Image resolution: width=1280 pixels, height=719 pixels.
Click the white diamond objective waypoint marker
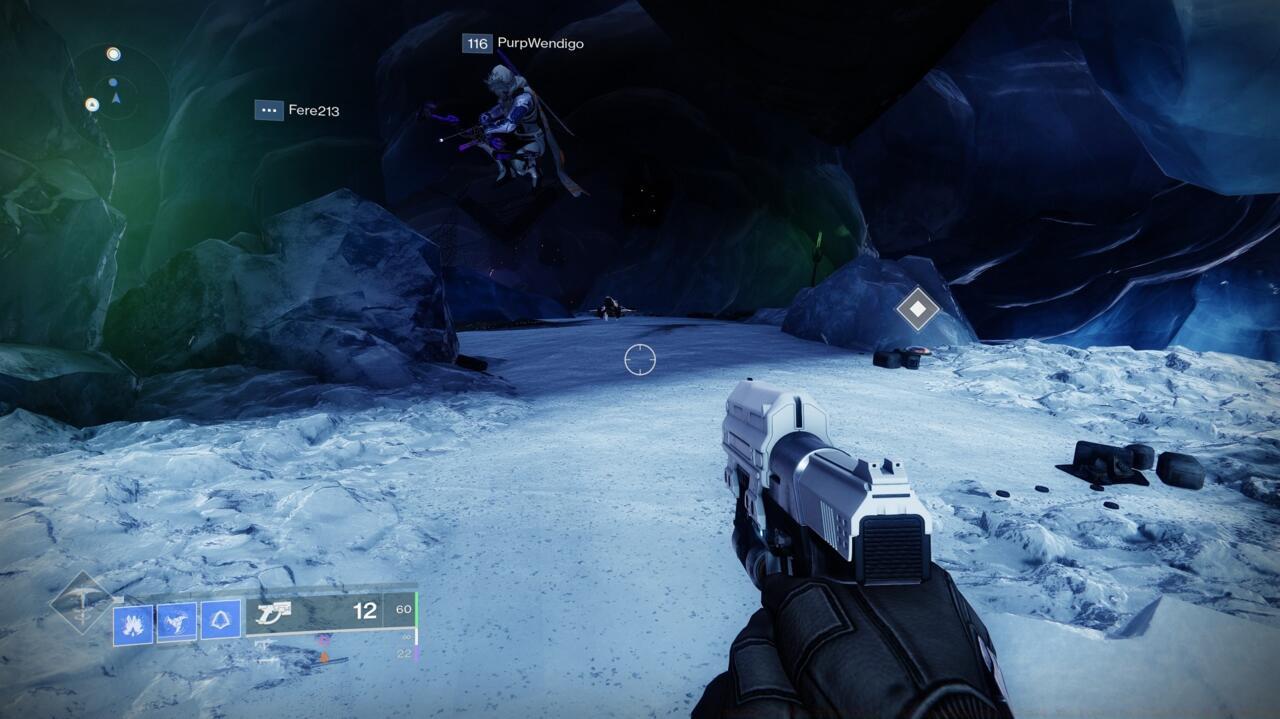[917, 308]
